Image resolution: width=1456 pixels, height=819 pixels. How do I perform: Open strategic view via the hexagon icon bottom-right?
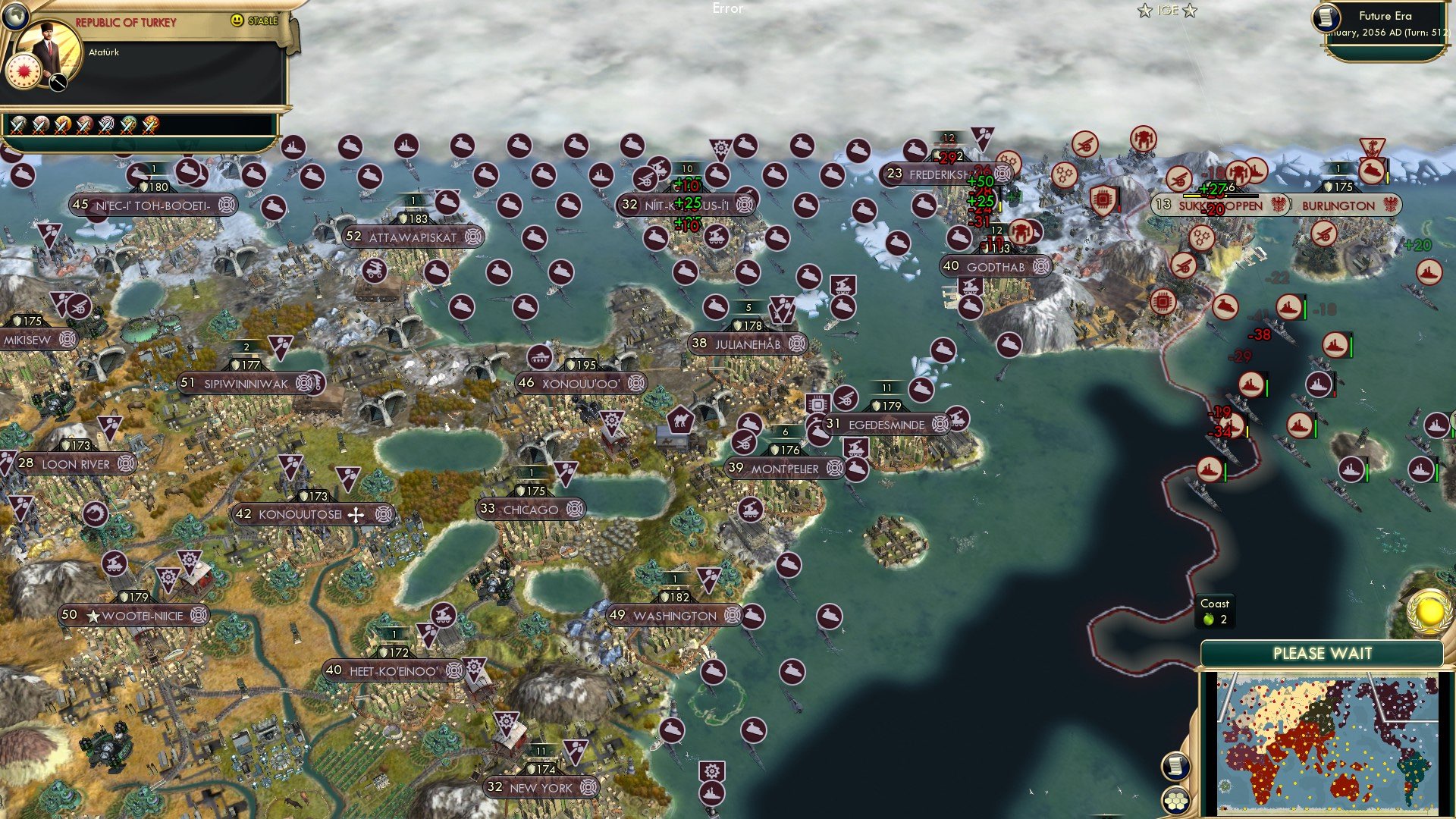tap(1176, 799)
